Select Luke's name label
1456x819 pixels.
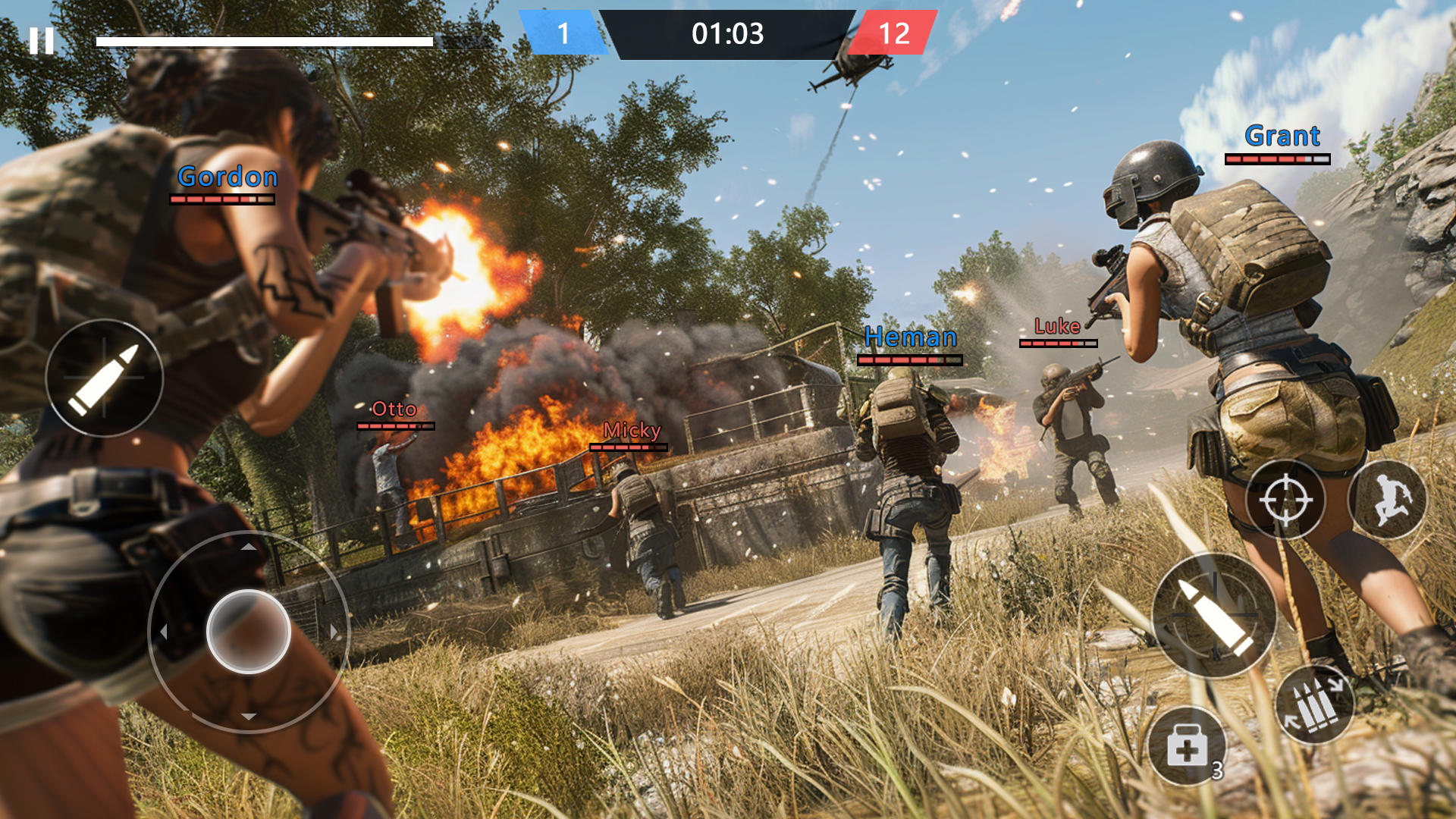point(1059,326)
